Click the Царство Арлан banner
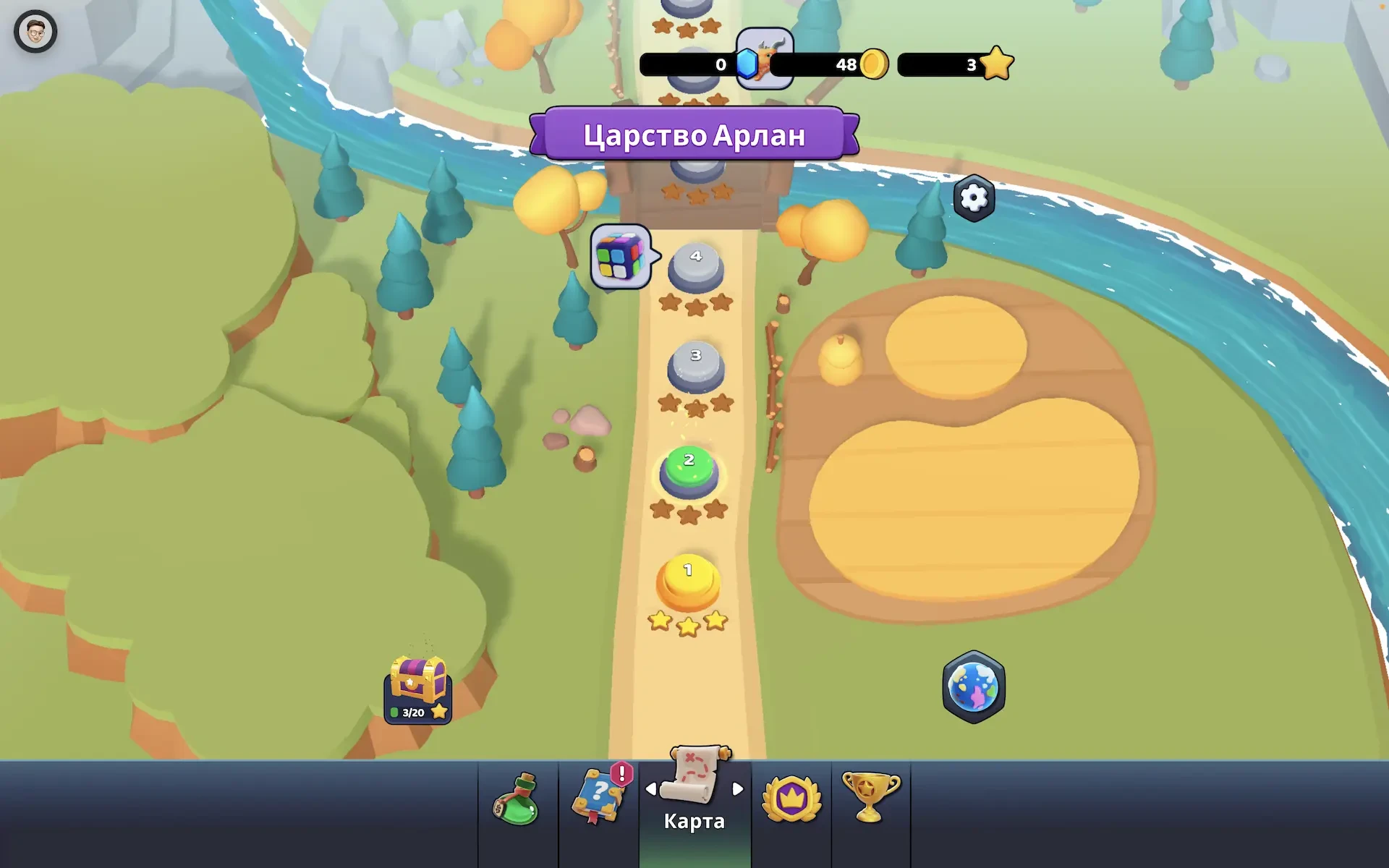1389x868 pixels. [694, 135]
